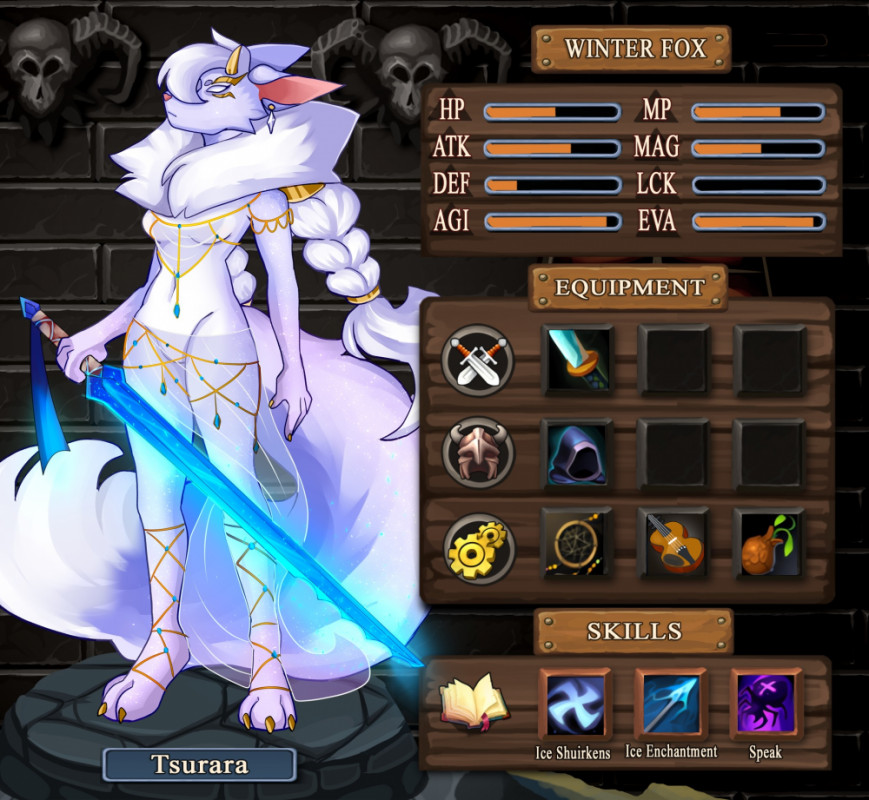Select the purple hooded cloak armor slot
This screenshot has width=869, height=800.
[579, 453]
